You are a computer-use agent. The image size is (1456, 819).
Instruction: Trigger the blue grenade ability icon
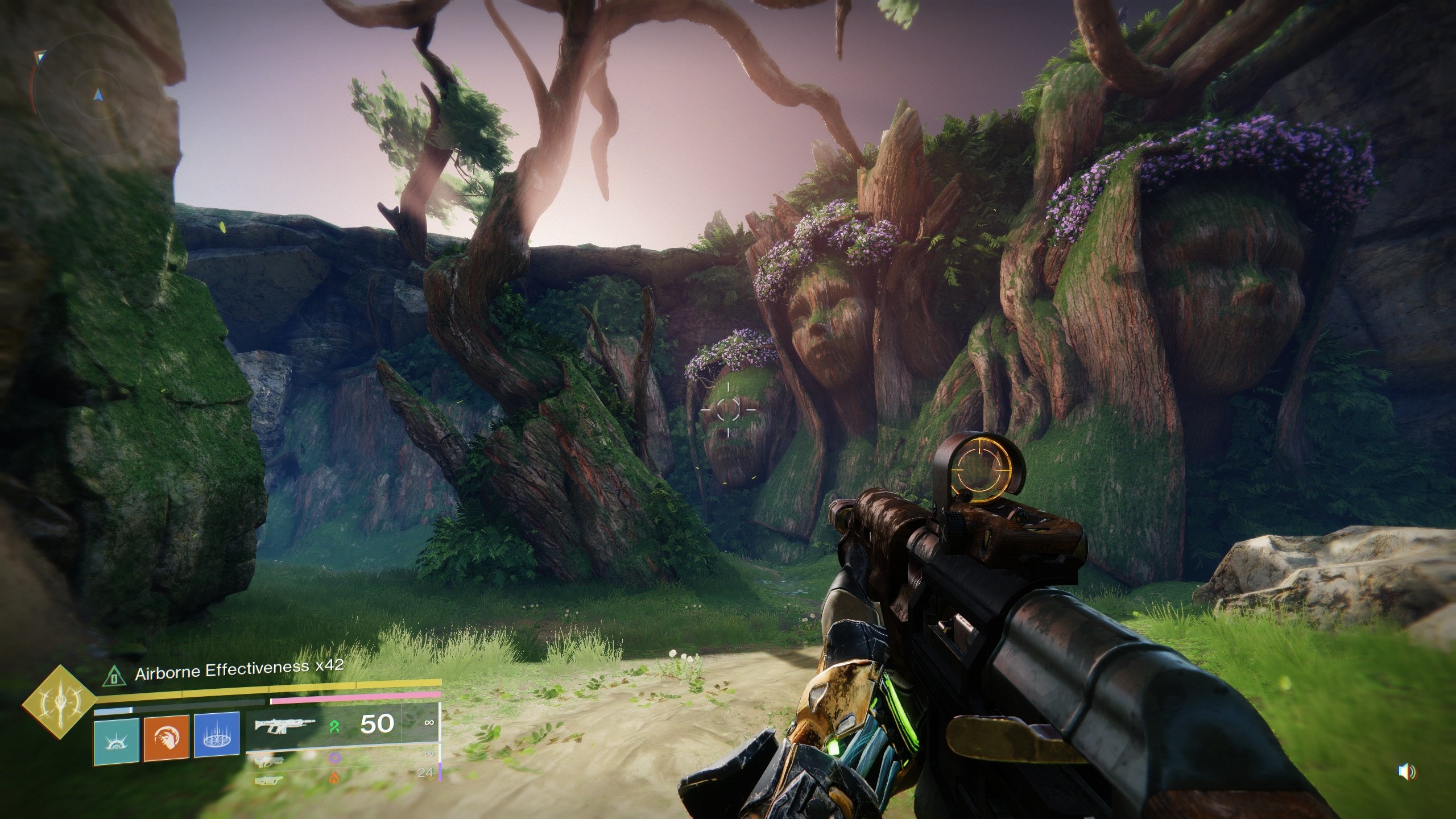click(216, 734)
